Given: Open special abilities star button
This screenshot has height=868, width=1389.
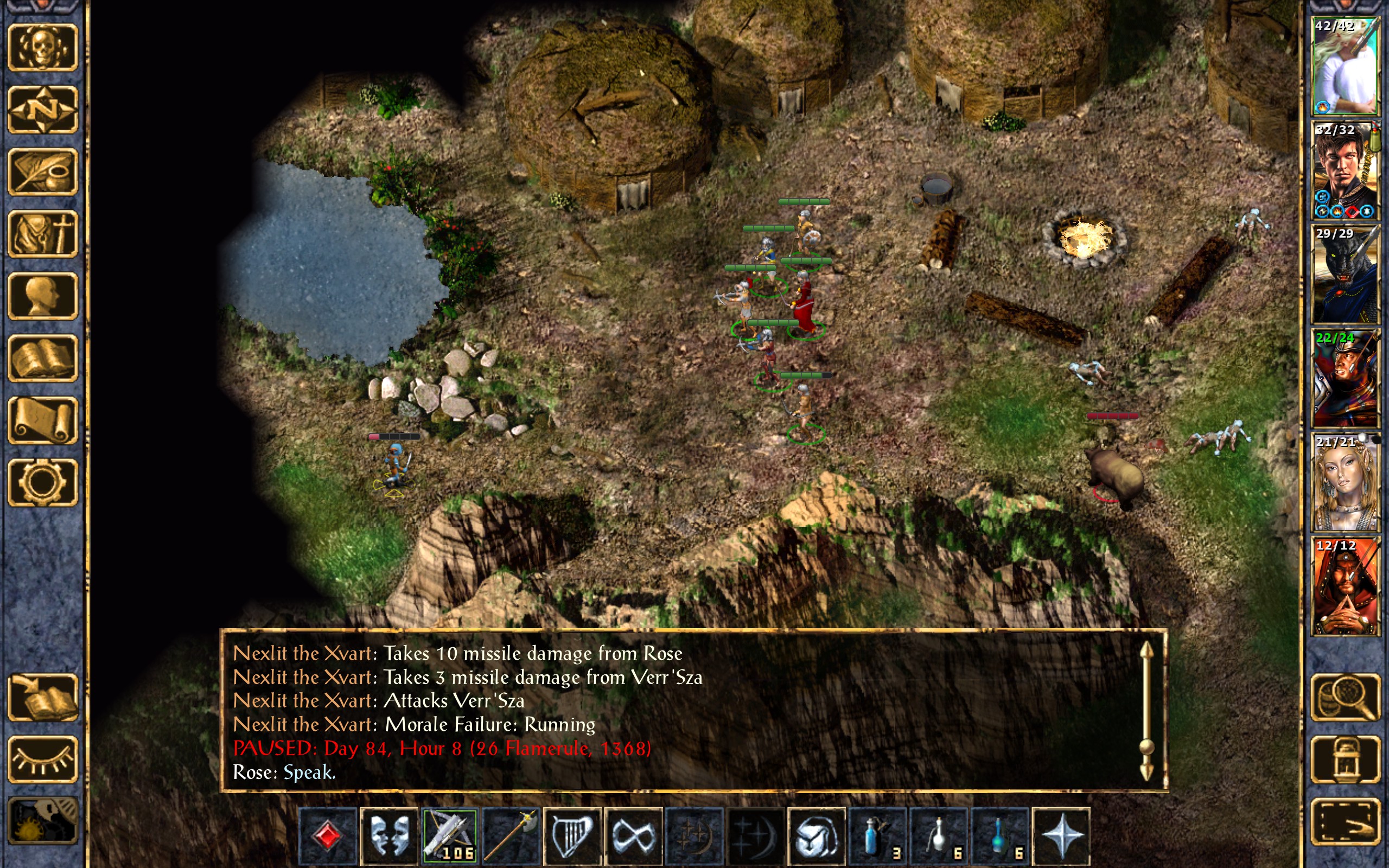Looking at the screenshot, I should click(1061, 836).
